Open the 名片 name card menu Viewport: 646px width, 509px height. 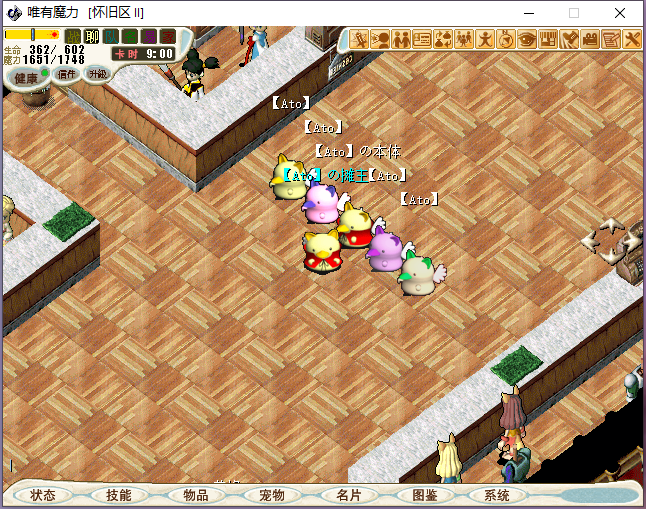pyautogui.click(x=349, y=495)
